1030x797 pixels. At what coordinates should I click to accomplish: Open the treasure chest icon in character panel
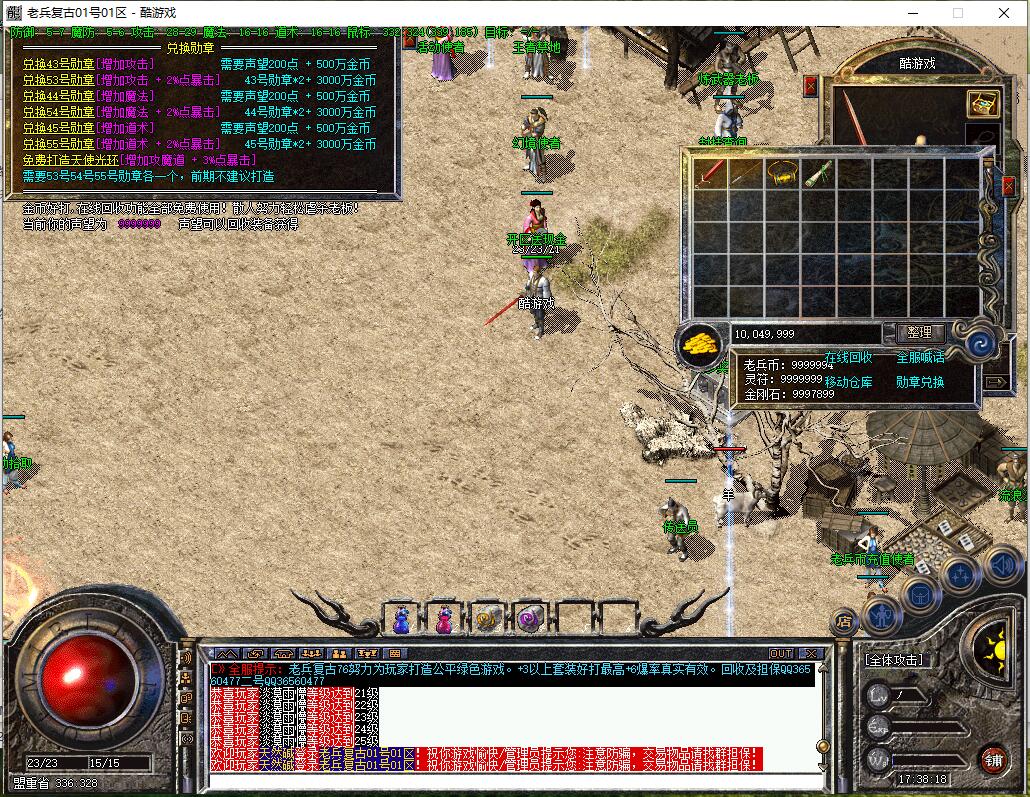click(982, 103)
